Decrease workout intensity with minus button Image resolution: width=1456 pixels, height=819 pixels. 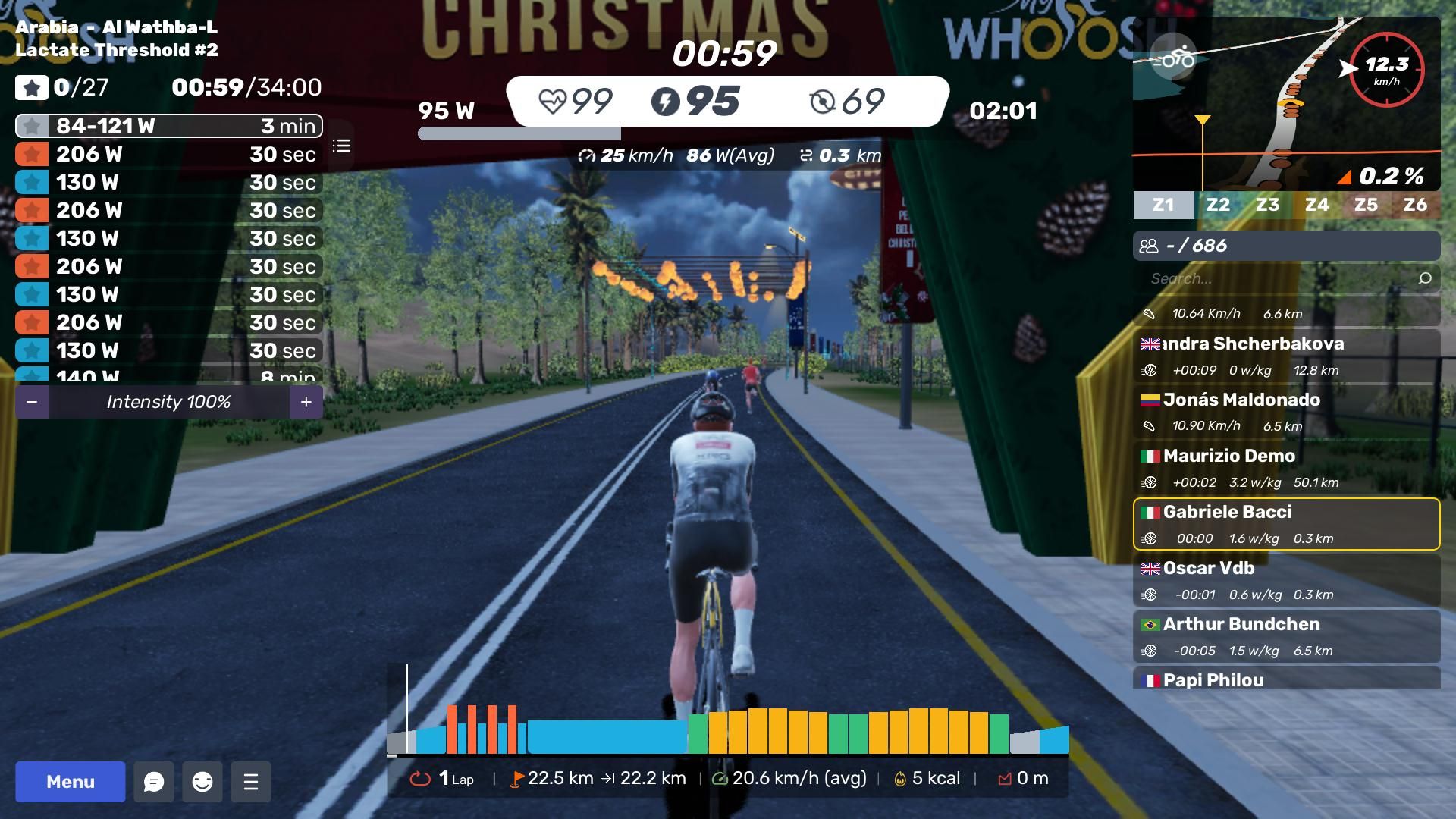tap(32, 402)
